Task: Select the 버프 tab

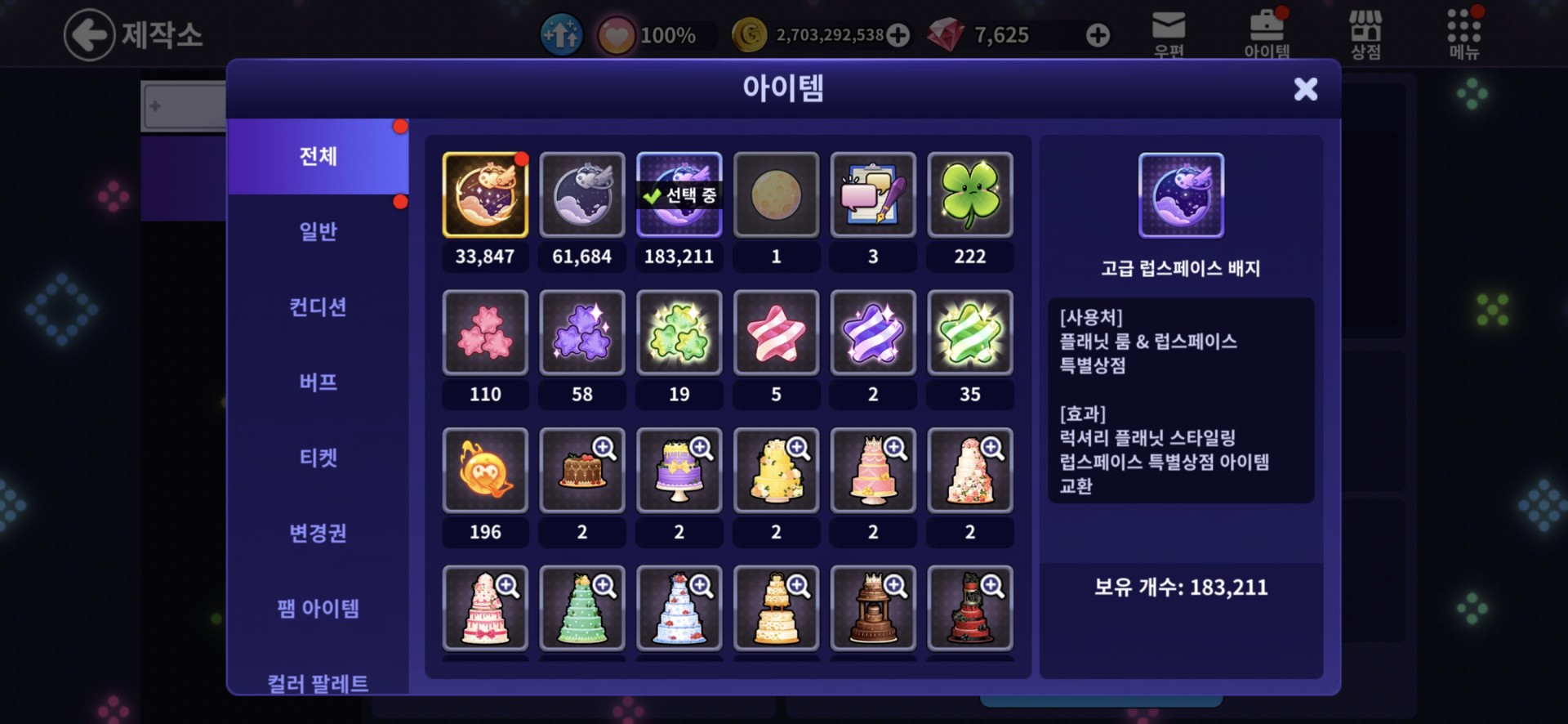Action: (x=318, y=382)
